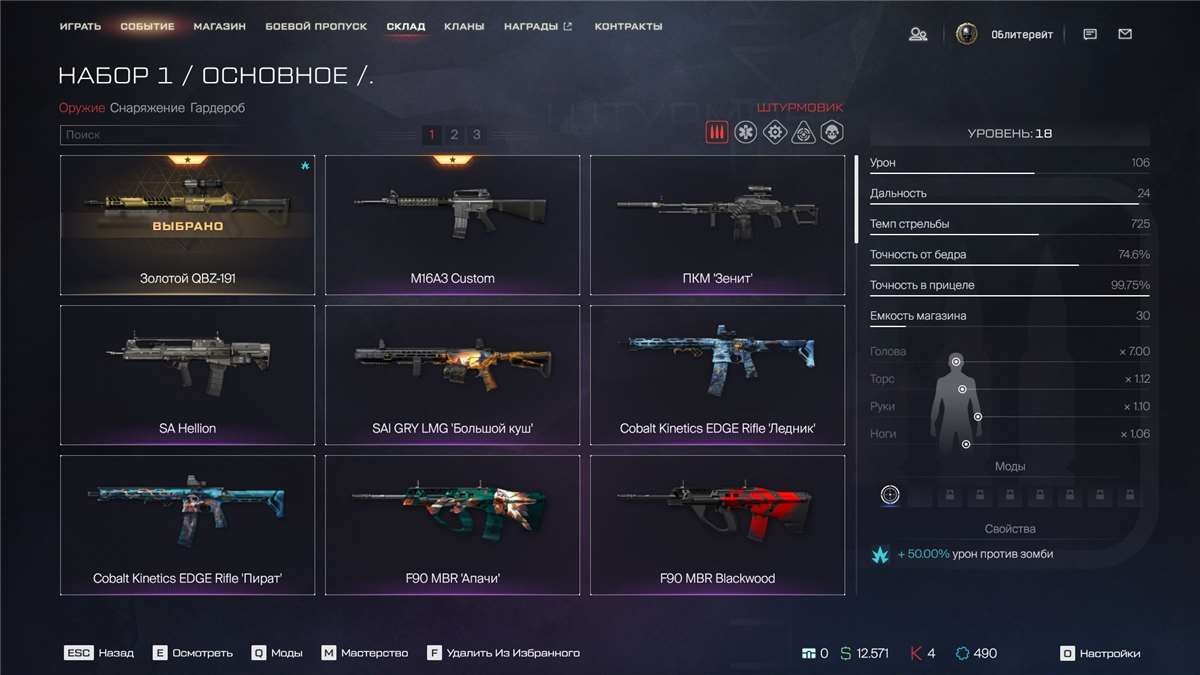Switch to Боевой пропуск
Viewport: 1200px width, 675px height.
pyautogui.click(x=316, y=26)
